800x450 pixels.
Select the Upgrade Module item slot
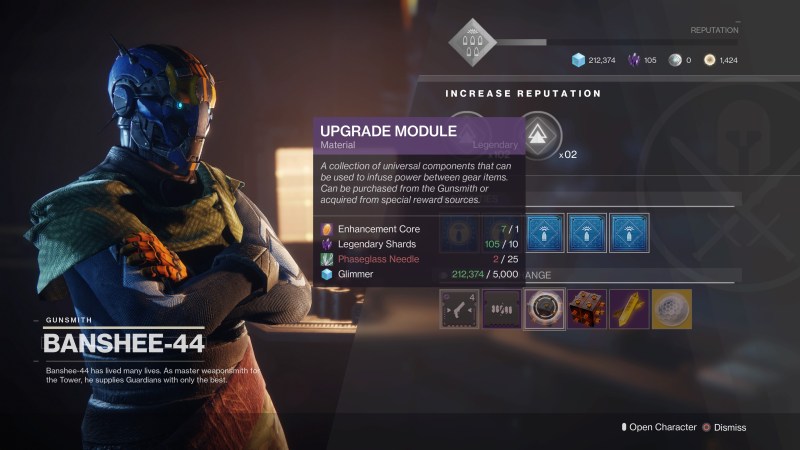point(544,309)
